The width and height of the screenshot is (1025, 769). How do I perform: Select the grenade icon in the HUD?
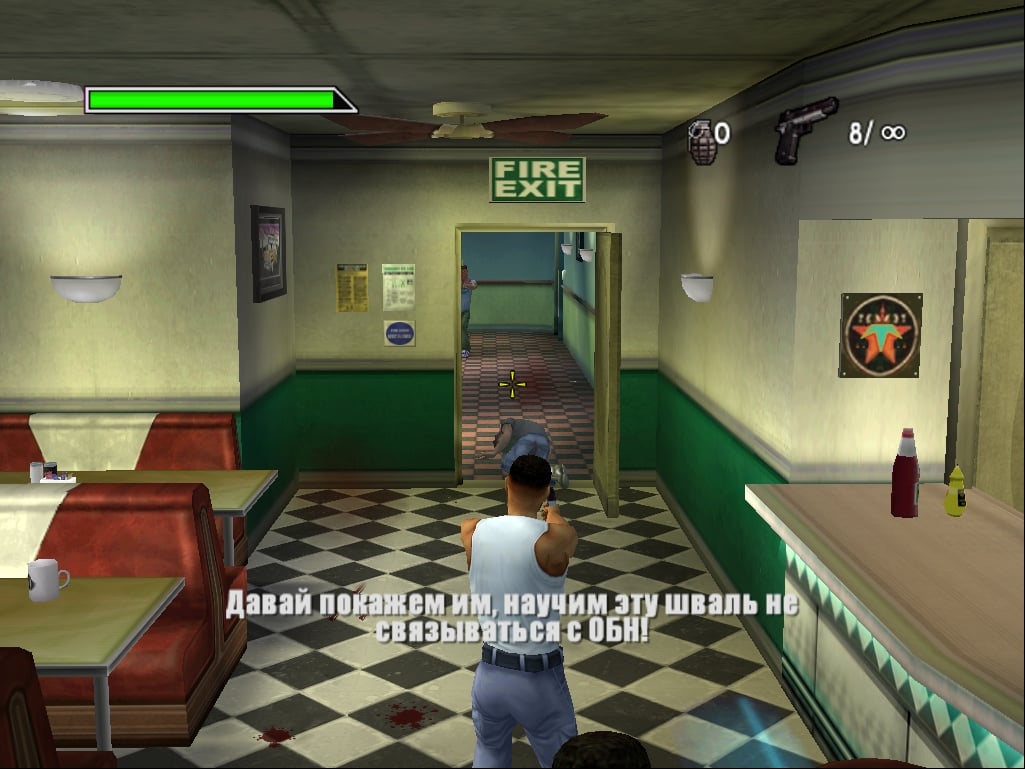click(701, 139)
